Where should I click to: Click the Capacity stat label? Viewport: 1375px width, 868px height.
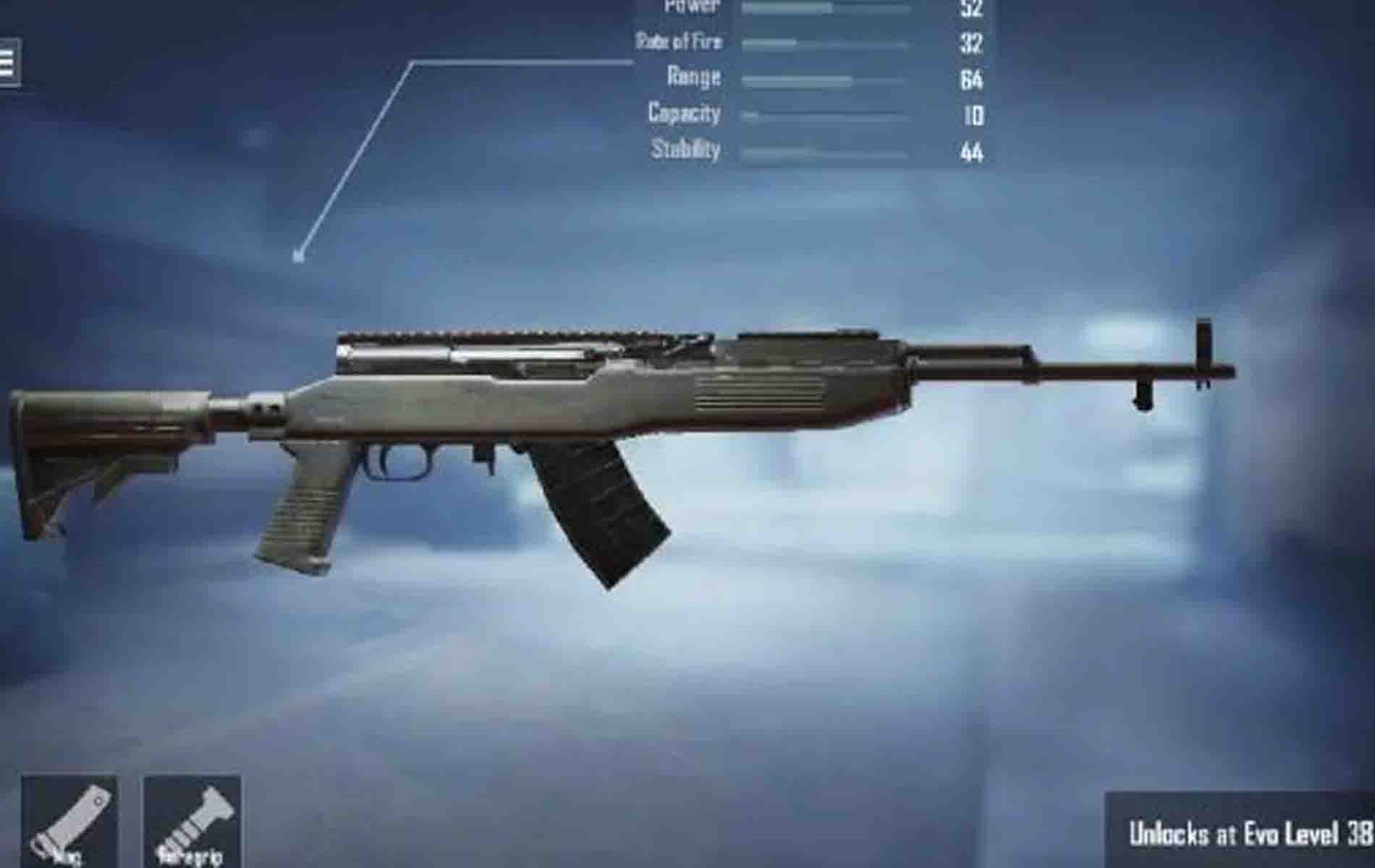pos(684,114)
